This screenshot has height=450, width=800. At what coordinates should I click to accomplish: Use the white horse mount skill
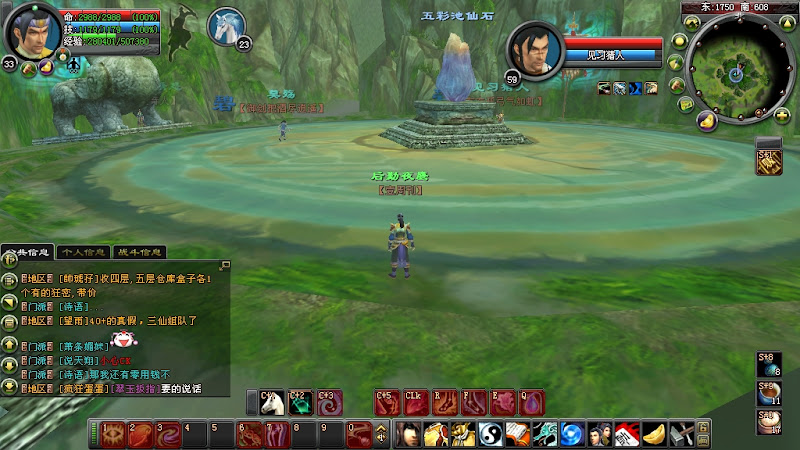pyautogui.click(x=271, y=402)
